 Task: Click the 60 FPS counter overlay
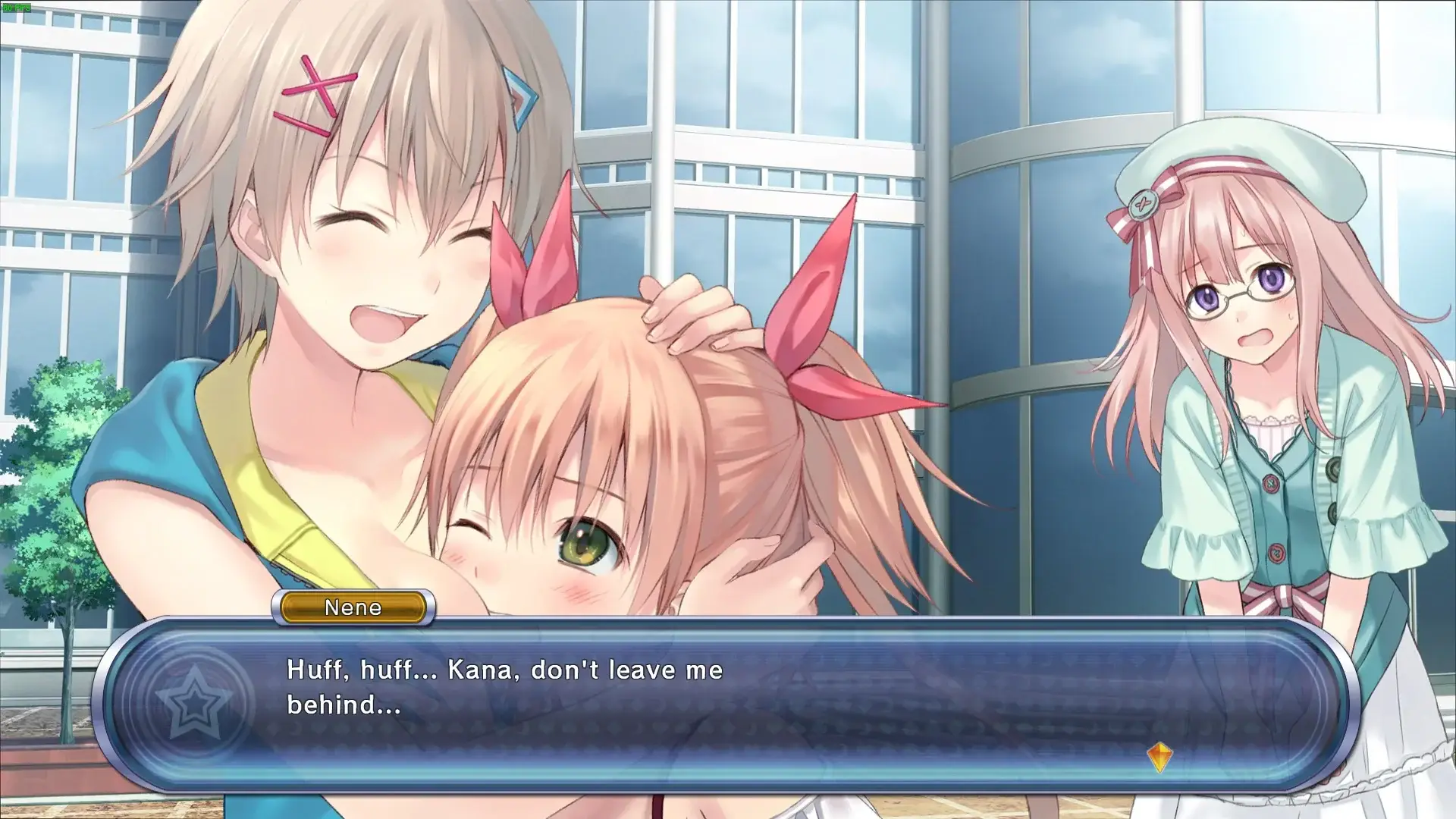[x=17, y=8]
